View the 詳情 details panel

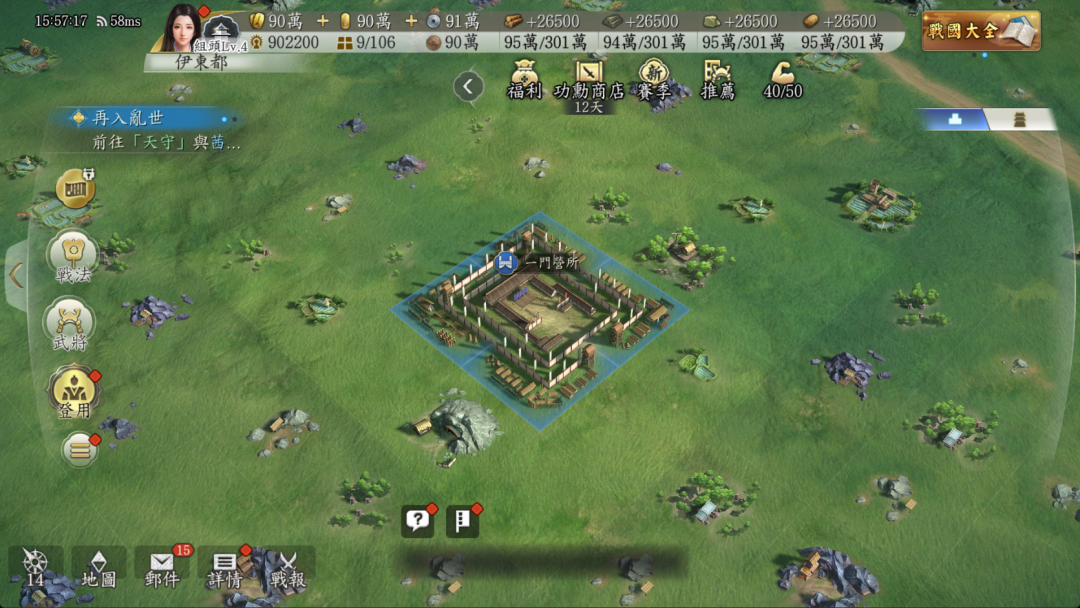(225, 568)
